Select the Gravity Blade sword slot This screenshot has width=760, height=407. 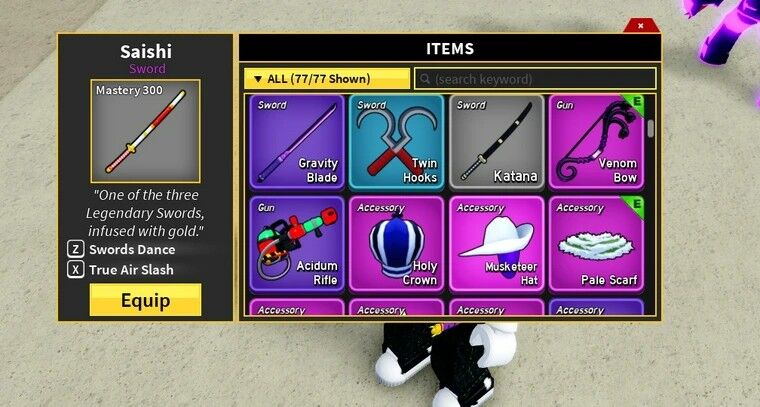pos(296,141)
